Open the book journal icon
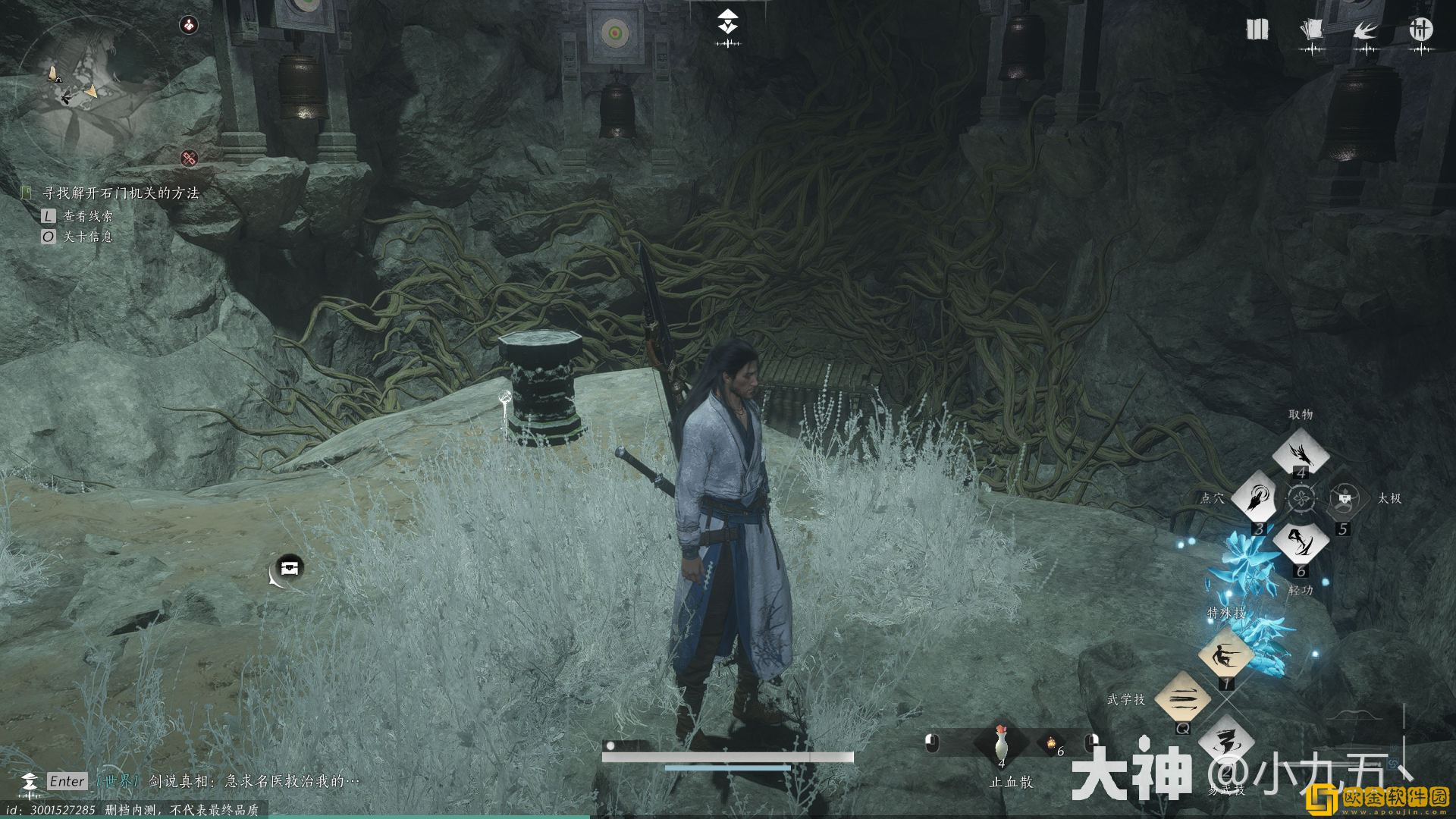 point(1257,30)
